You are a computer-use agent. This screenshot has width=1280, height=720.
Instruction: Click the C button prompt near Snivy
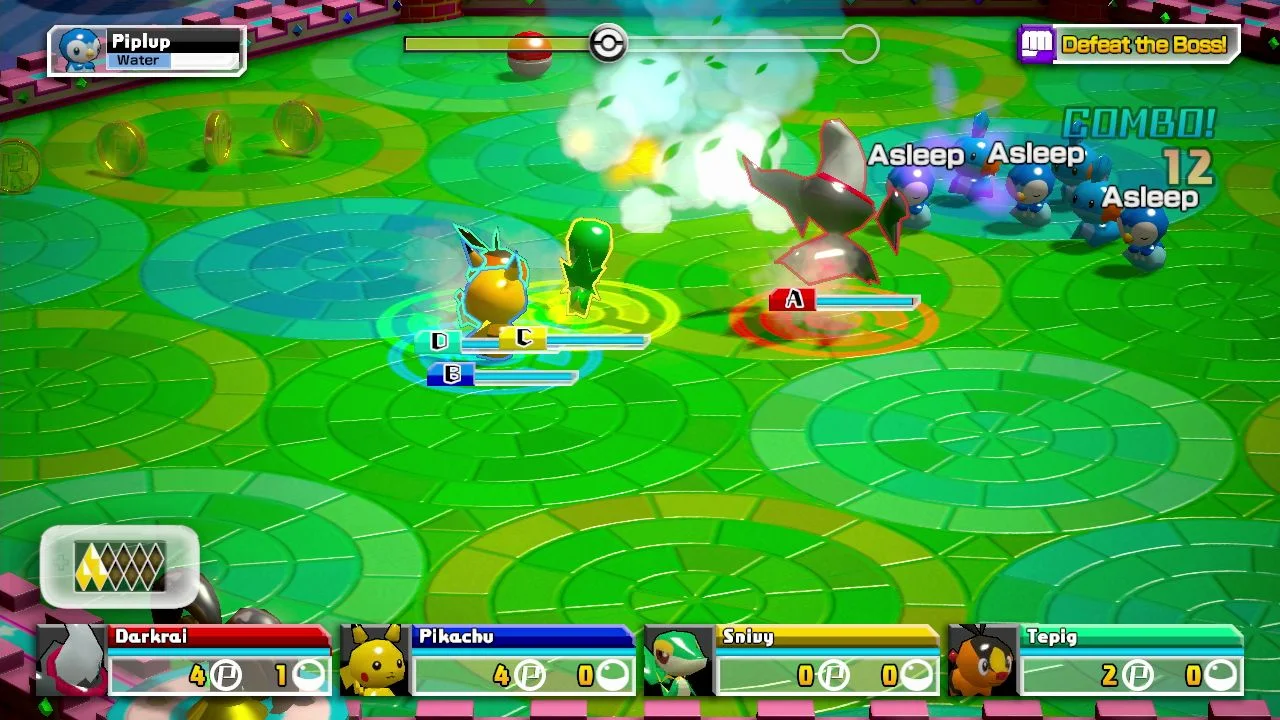click(x=523, y=340)
